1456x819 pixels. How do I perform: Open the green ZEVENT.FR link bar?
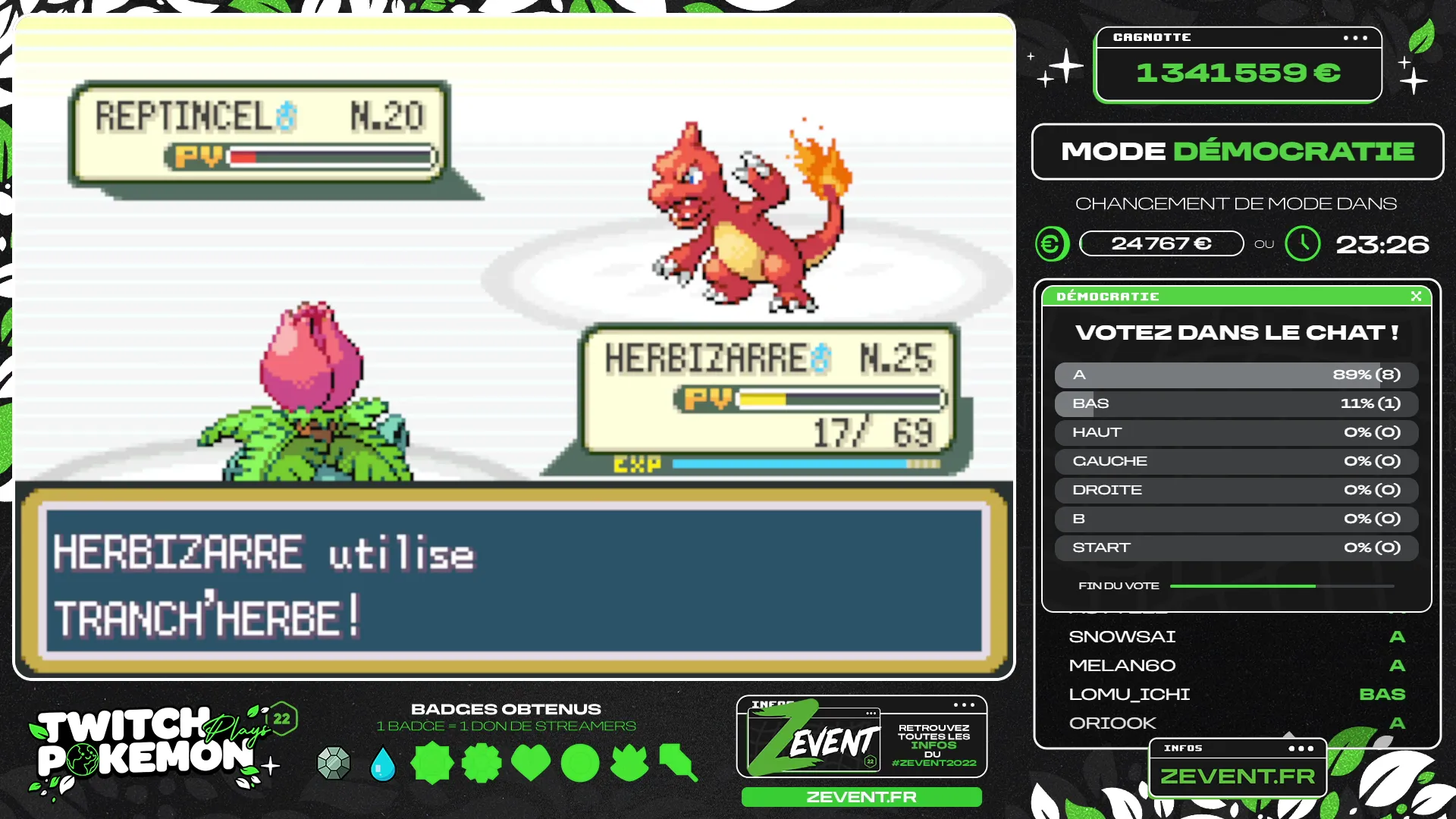pos(861,797)
